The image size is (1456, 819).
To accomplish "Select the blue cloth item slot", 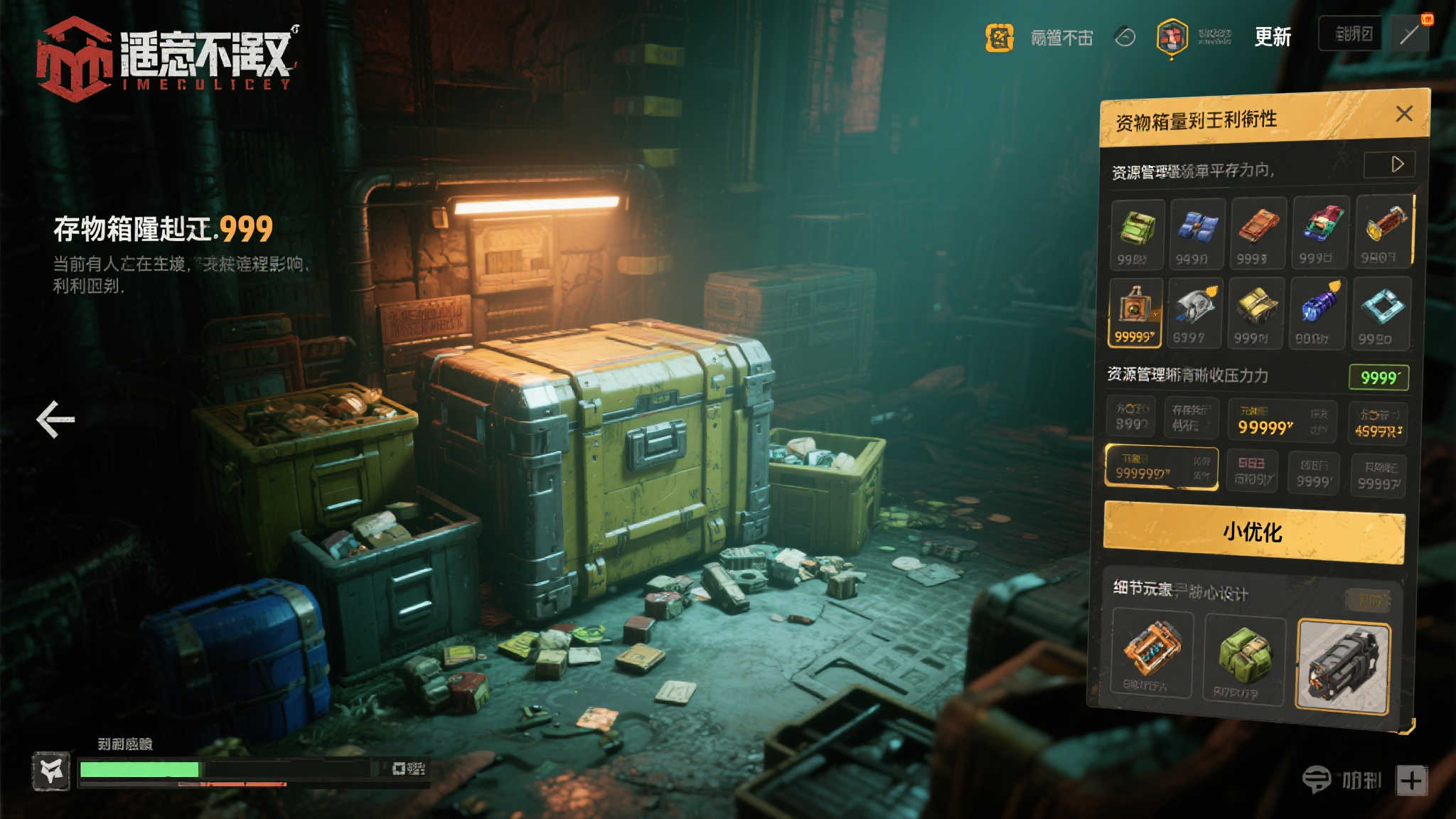I will tap(1197, 232).
